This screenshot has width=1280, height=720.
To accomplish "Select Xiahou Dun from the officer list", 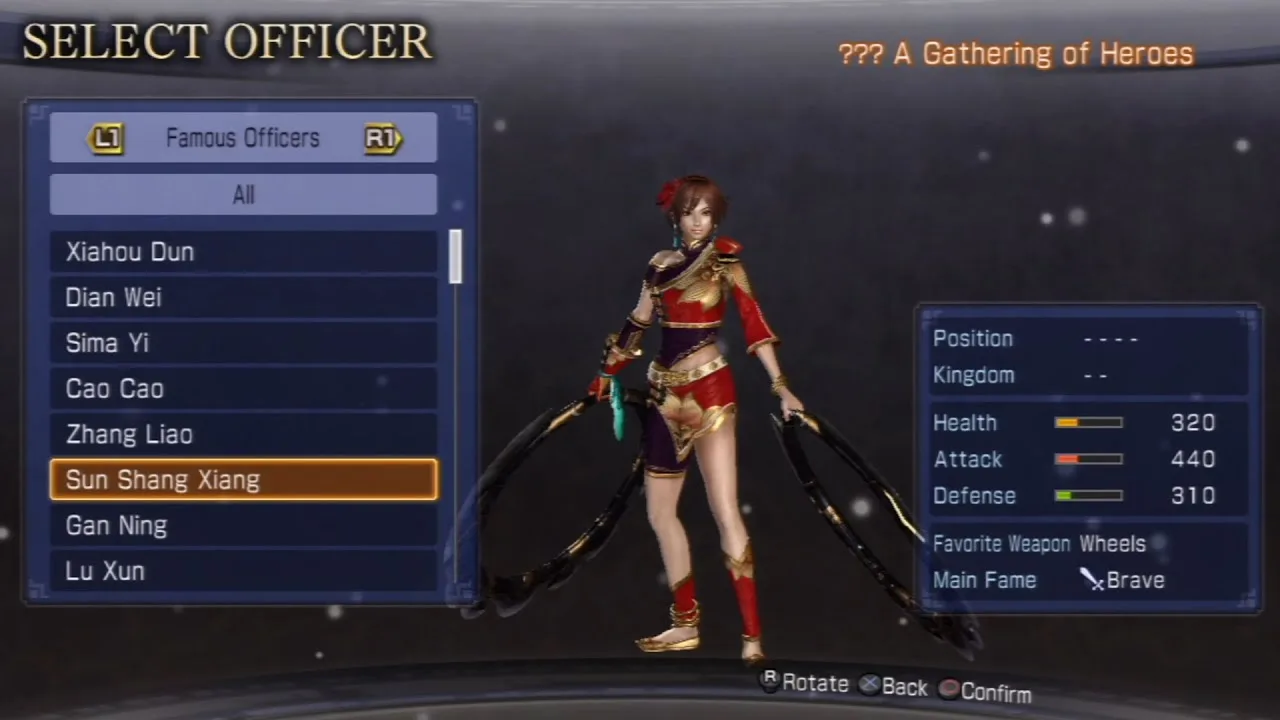I will click(243, 252).
